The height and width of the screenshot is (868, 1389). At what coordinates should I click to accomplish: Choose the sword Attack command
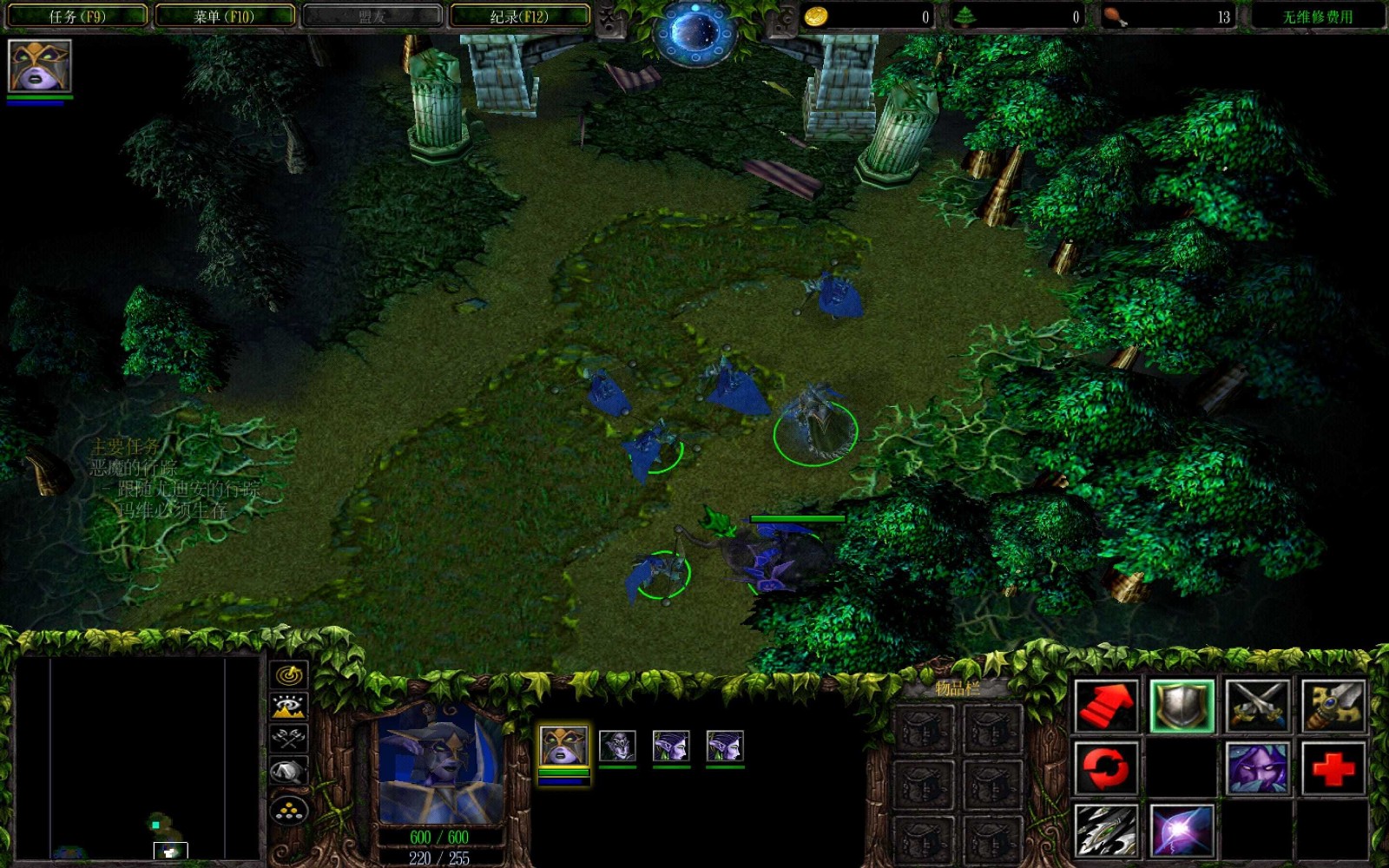pos(1333,706)
